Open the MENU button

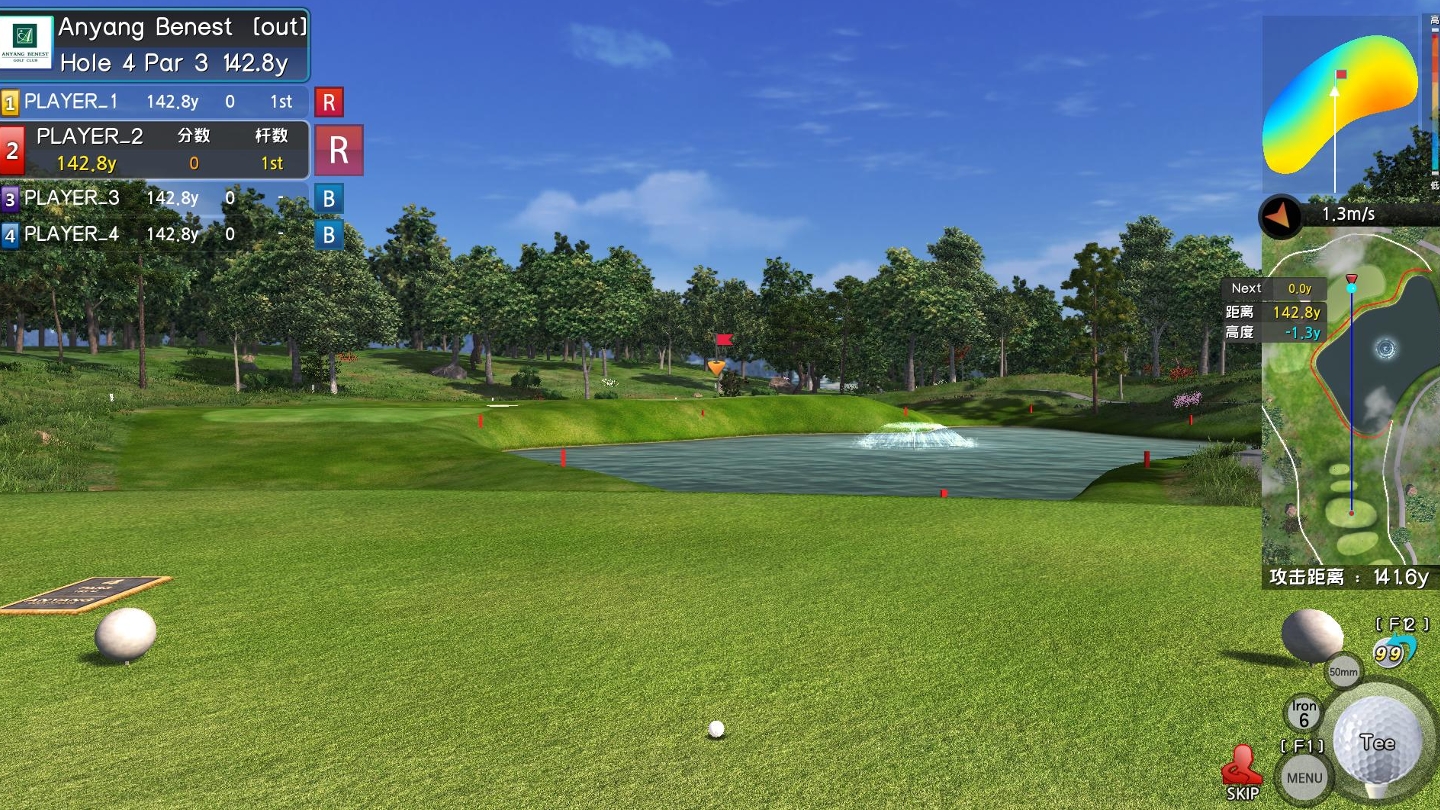pyautogui.click(x=1304, y=777)
